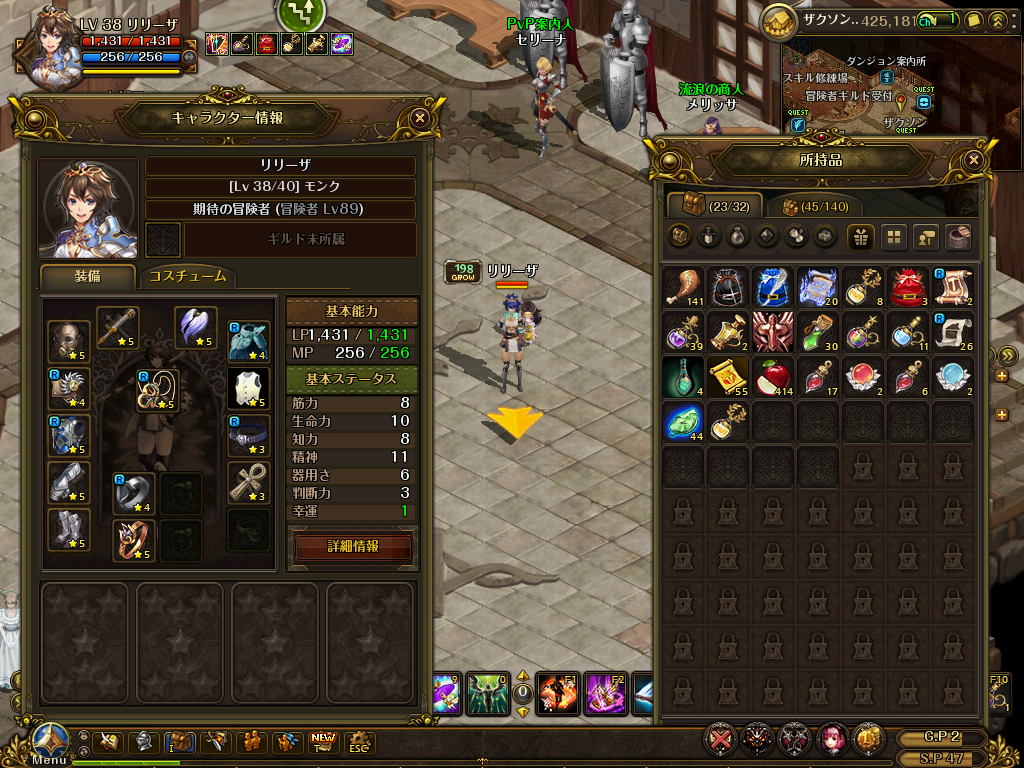Close the 所持品 inventory window

974,160
